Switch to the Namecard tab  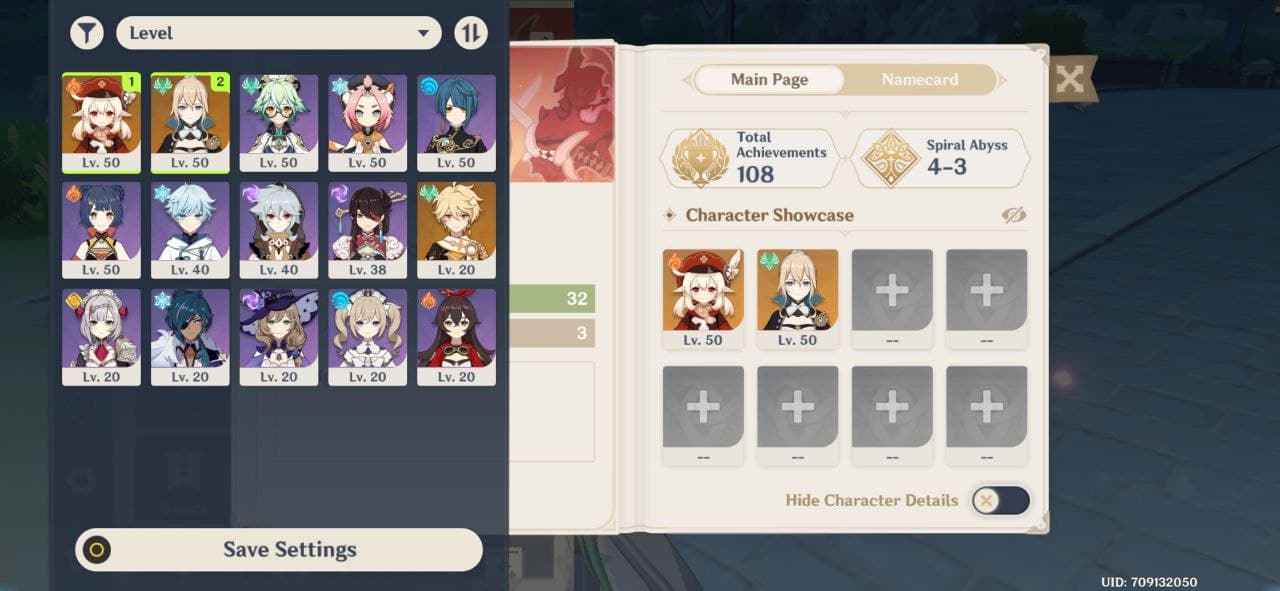(x=920, y=80)
